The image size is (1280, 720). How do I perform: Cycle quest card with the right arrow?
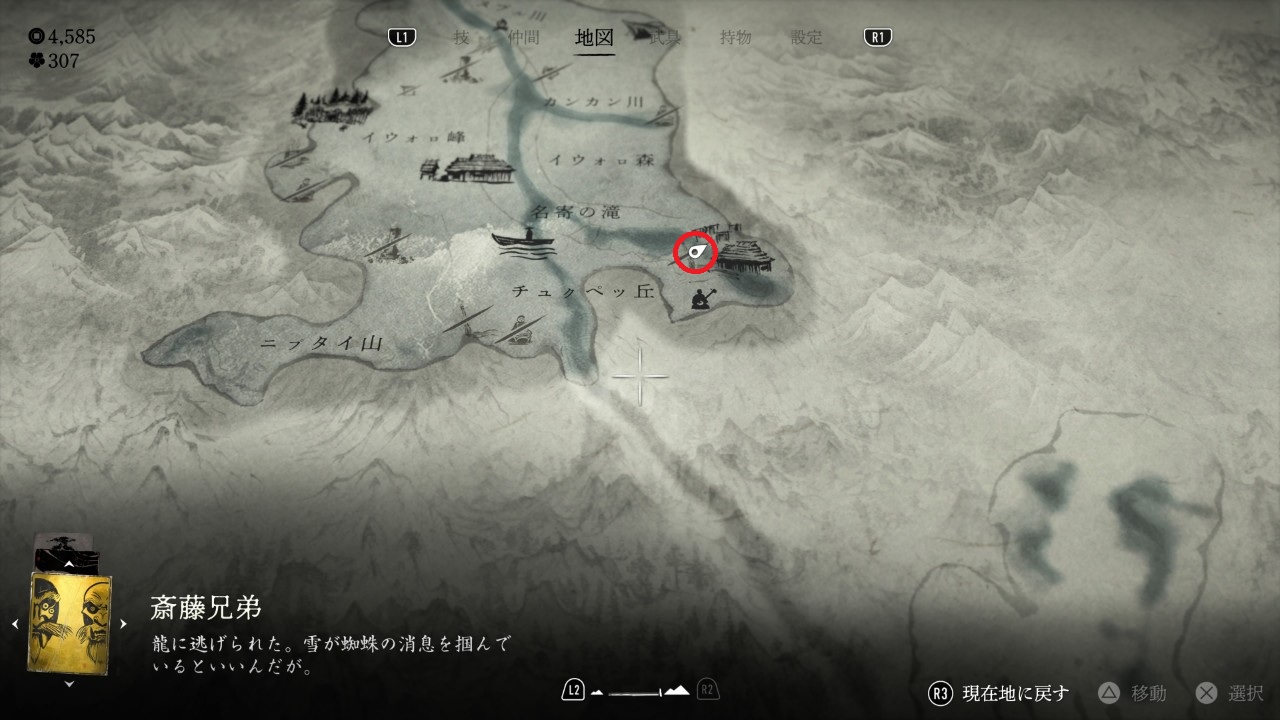[x=124, y=623]
